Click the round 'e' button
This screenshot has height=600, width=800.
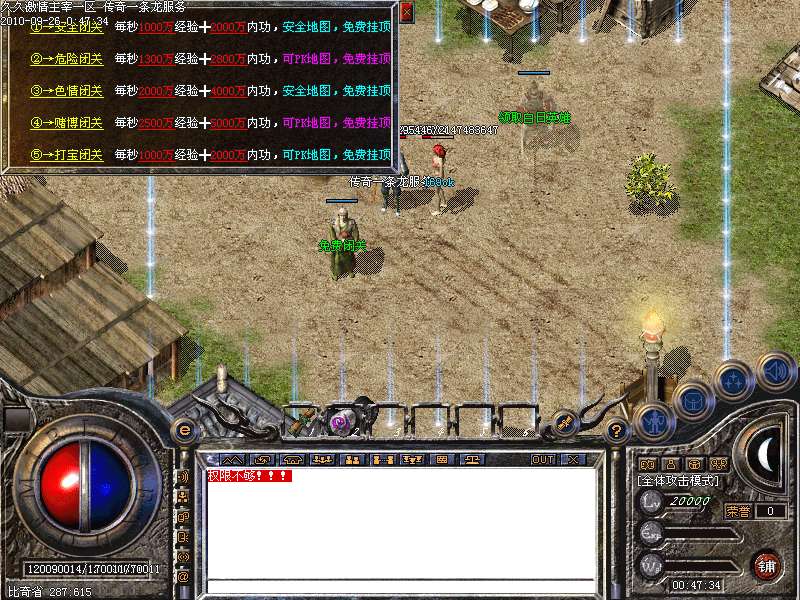point(184,430)
